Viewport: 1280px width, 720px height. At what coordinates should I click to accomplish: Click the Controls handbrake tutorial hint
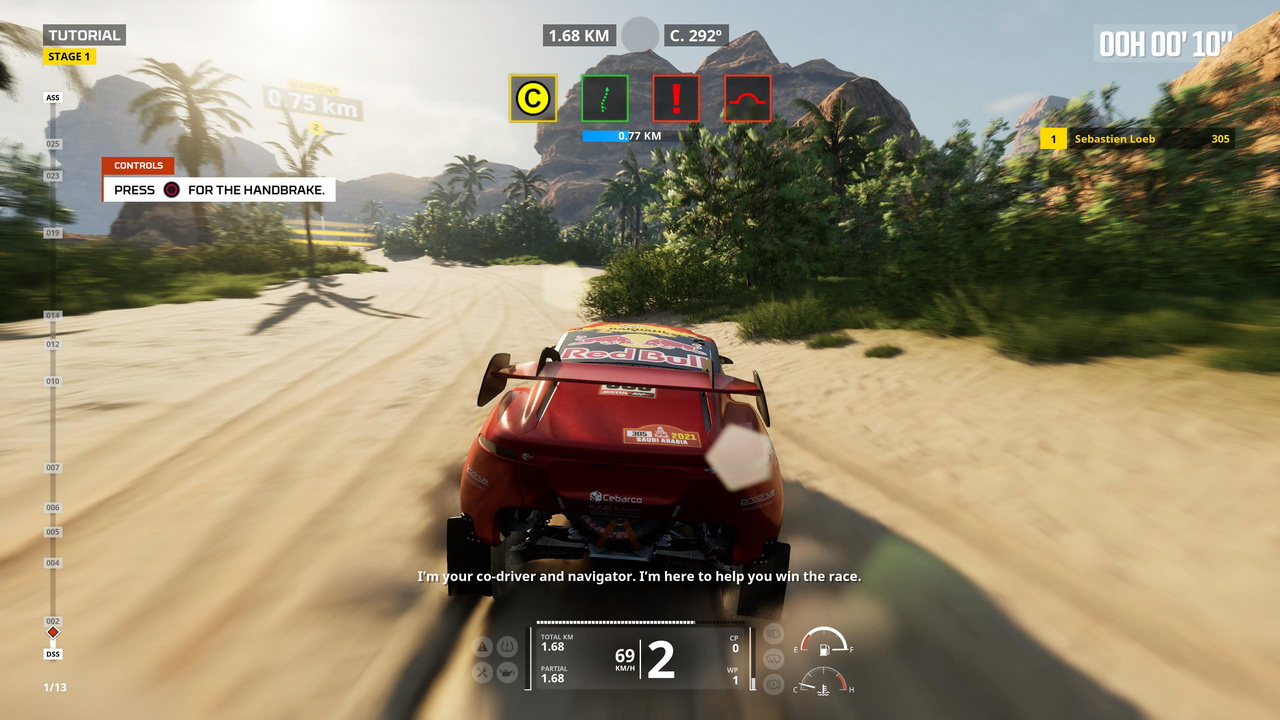[x=218, y=189]
